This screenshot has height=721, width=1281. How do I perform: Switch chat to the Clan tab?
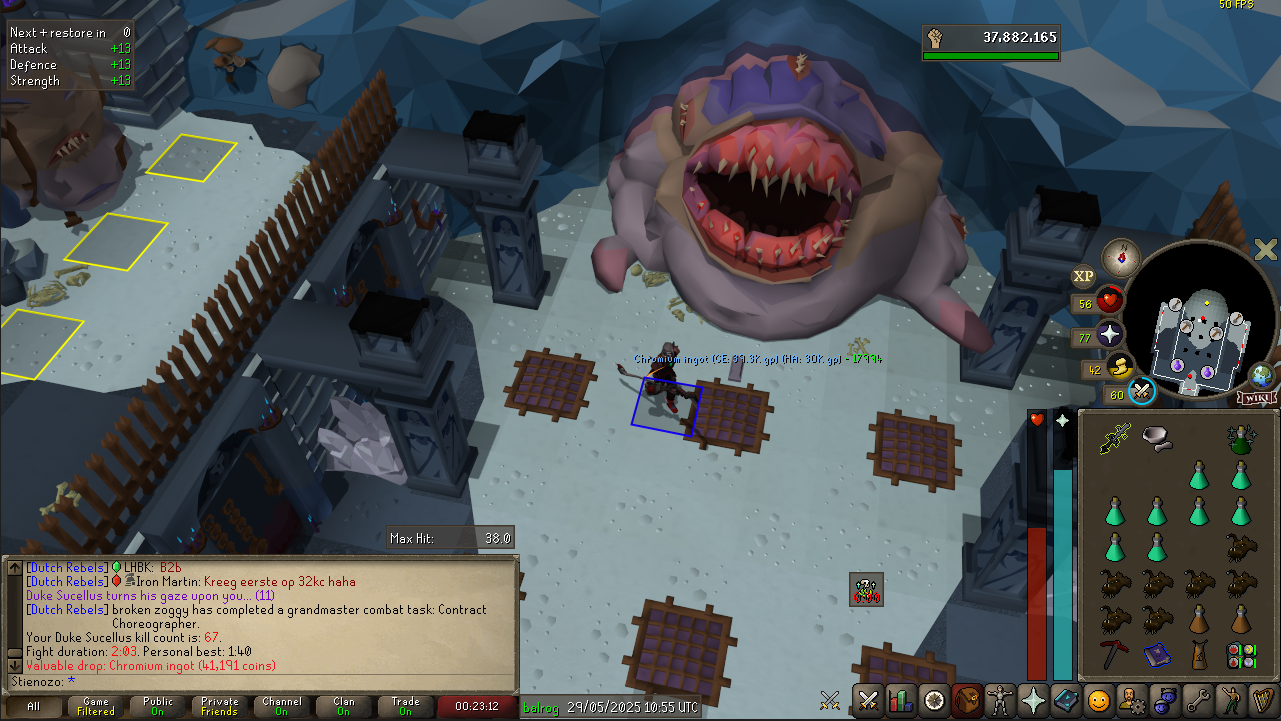tap(344, 707)
